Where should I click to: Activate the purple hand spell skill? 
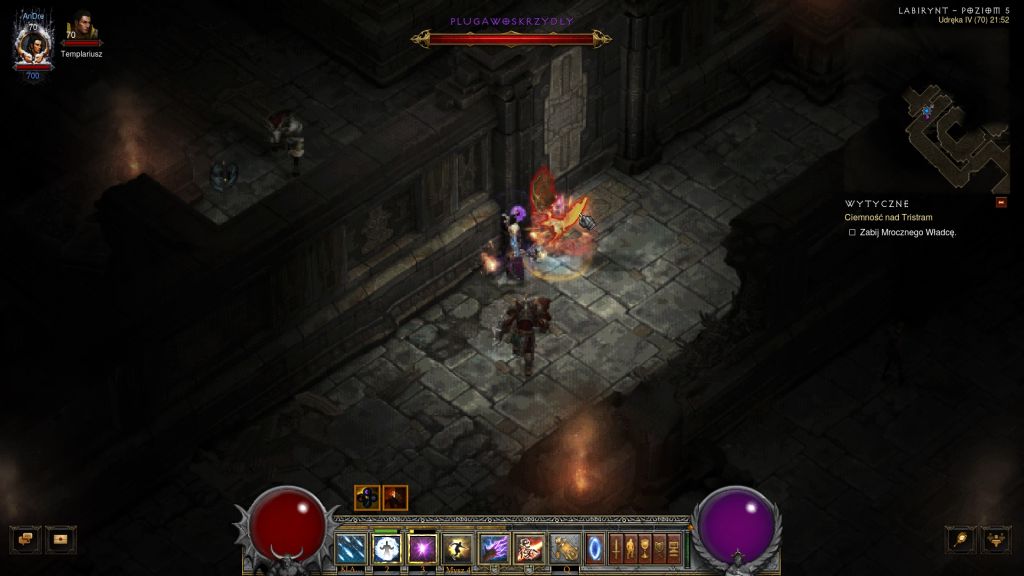point(494,548)
